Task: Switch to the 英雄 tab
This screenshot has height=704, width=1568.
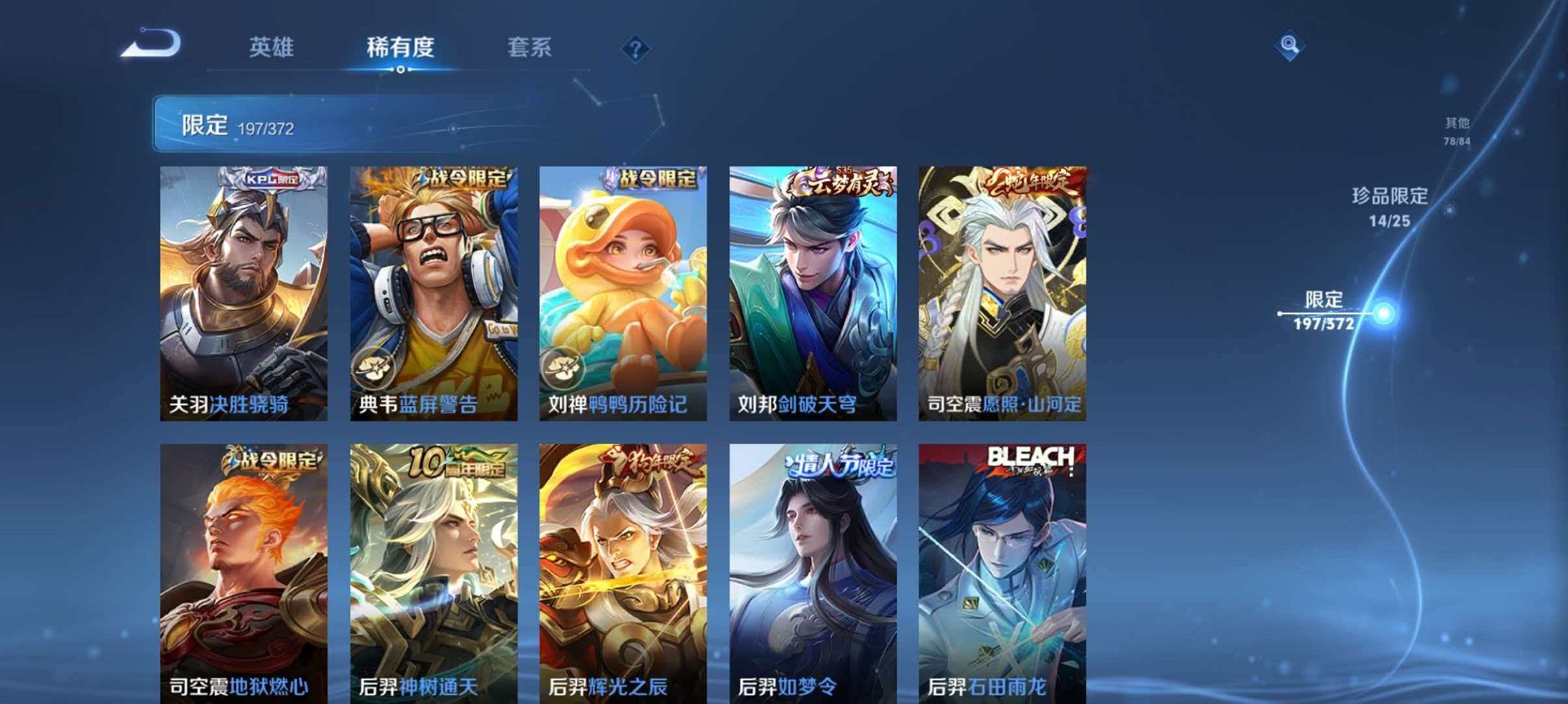Action: coord(272,47)
